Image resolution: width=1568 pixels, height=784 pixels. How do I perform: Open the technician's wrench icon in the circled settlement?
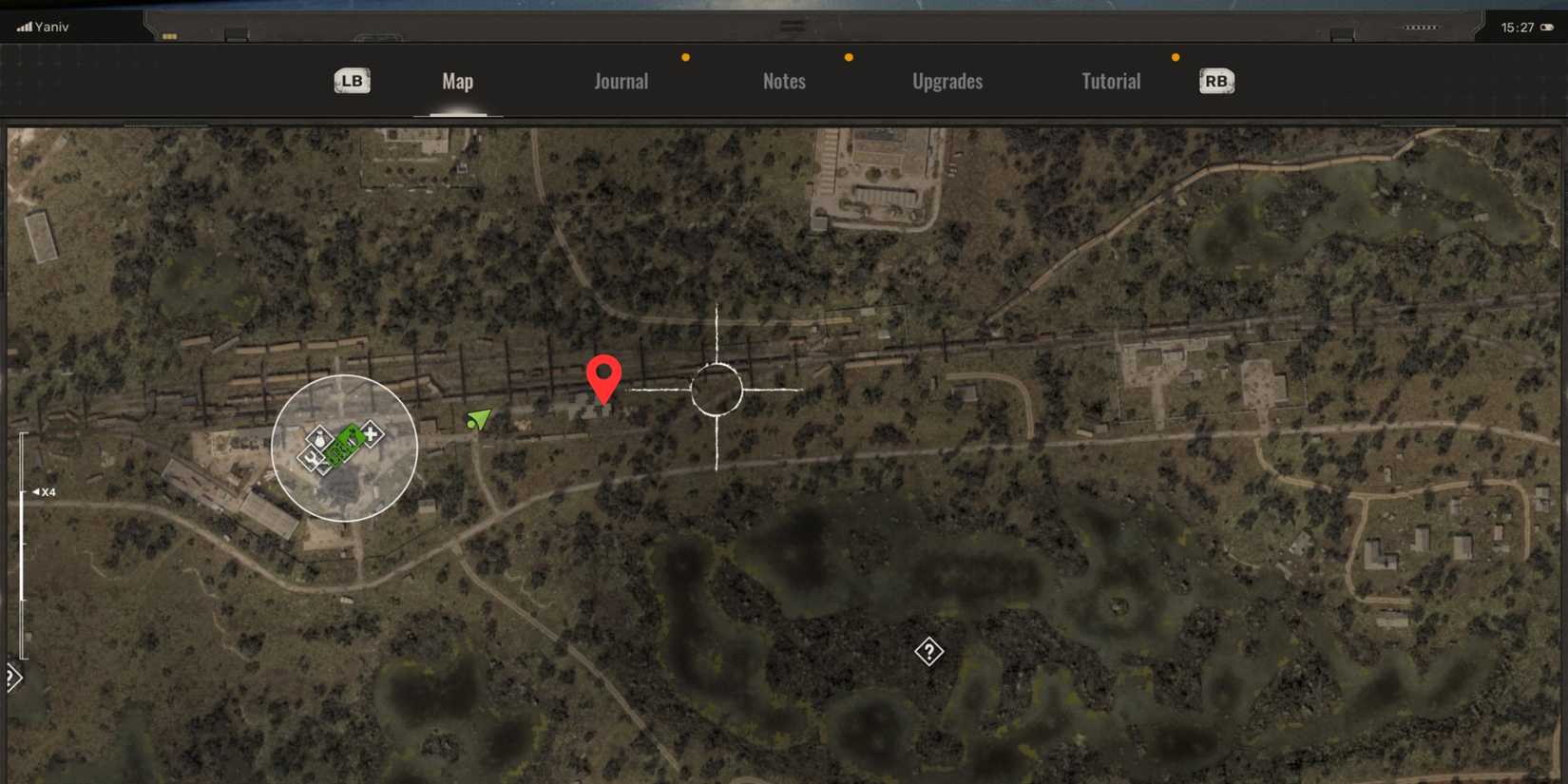311,459
